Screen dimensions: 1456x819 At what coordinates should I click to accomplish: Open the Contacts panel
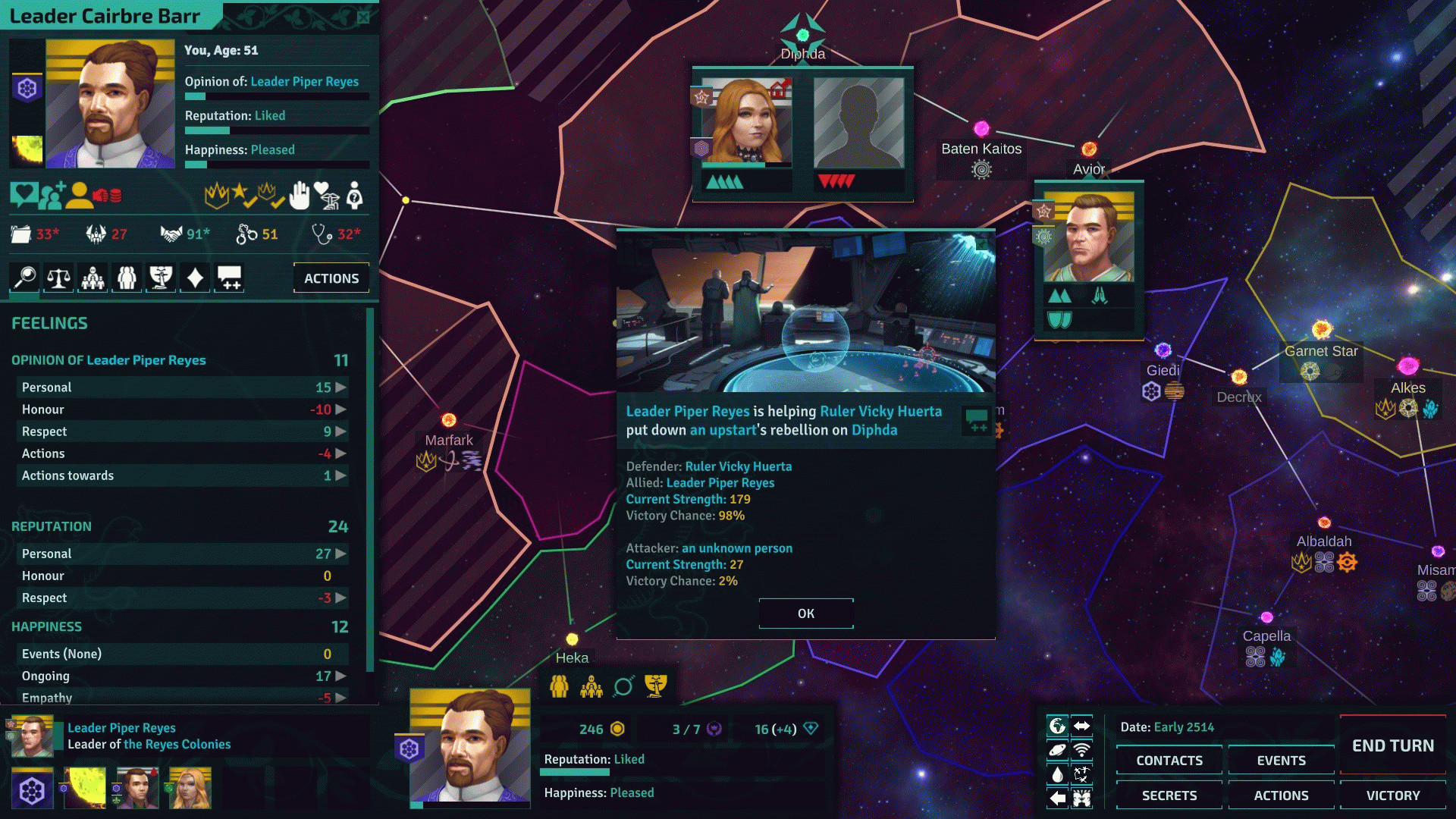point(1169,761)
